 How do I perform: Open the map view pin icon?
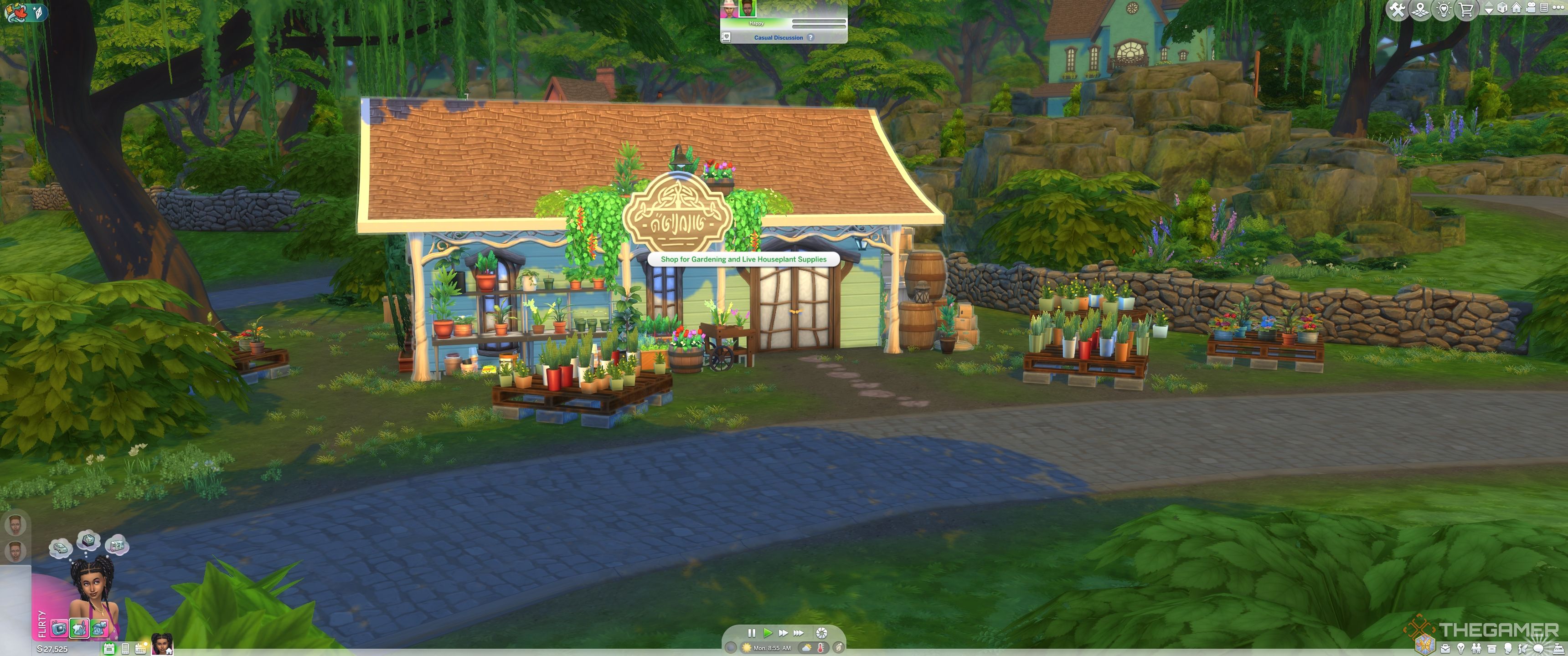1420,10
